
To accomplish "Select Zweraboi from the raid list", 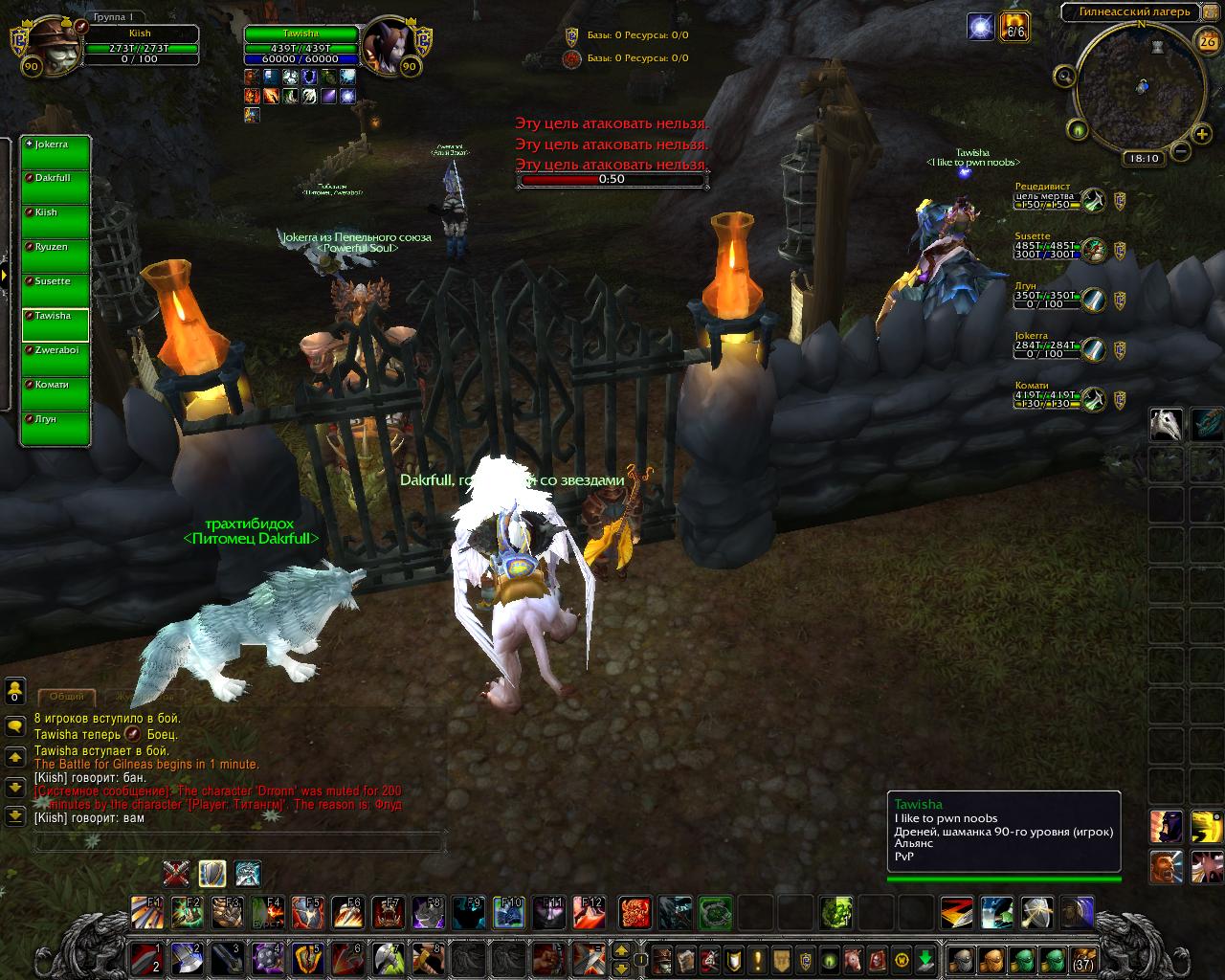I will [x=56, y=360].
